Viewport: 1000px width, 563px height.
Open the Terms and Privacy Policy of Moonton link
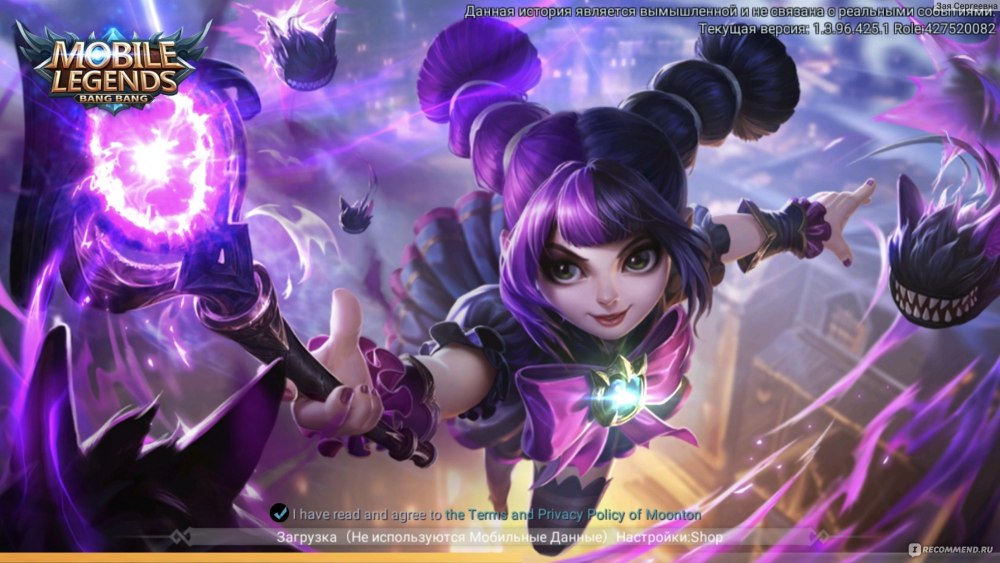[x=573, y=515]
